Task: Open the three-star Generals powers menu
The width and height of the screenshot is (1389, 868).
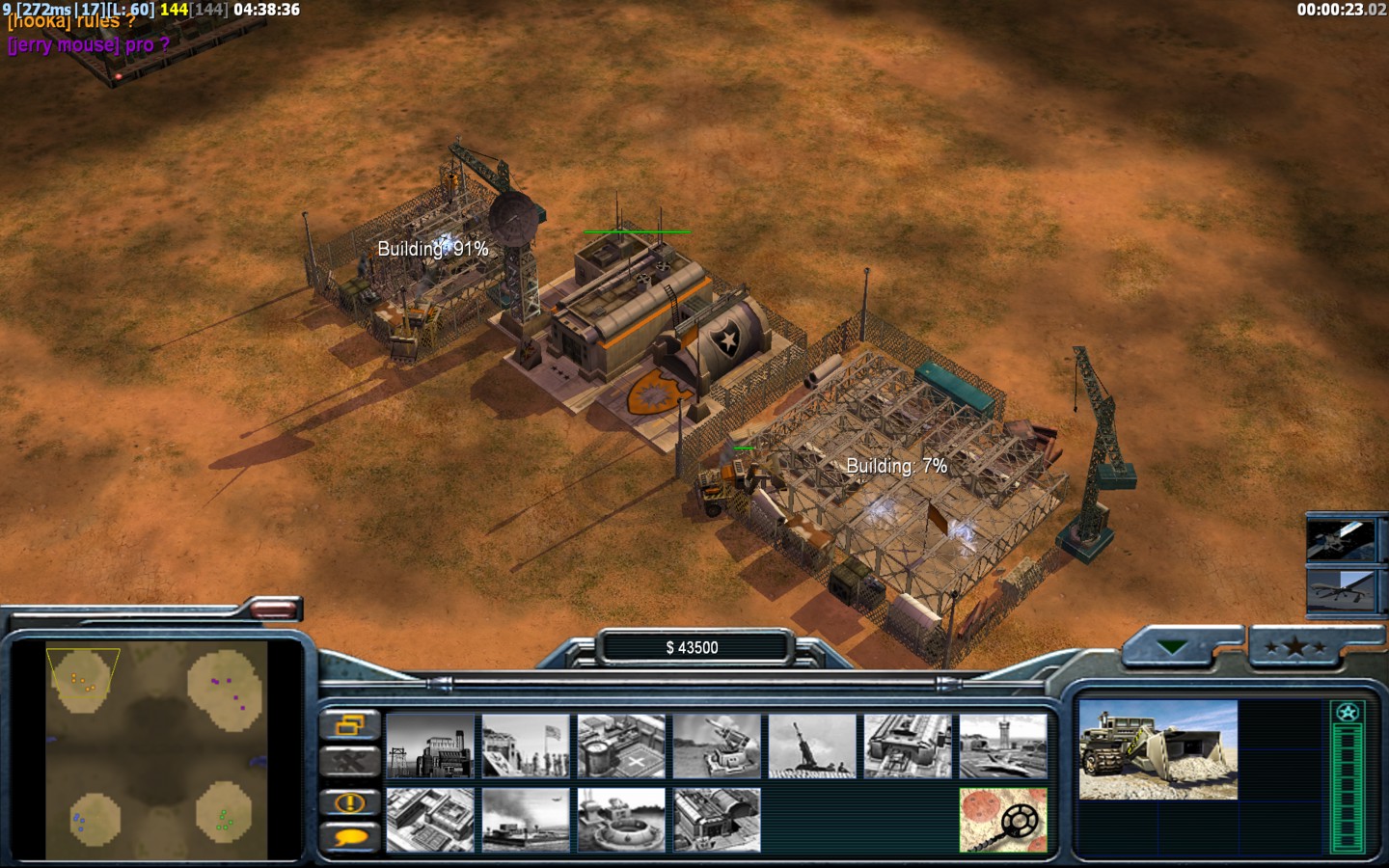Action: pos(1296,647)
